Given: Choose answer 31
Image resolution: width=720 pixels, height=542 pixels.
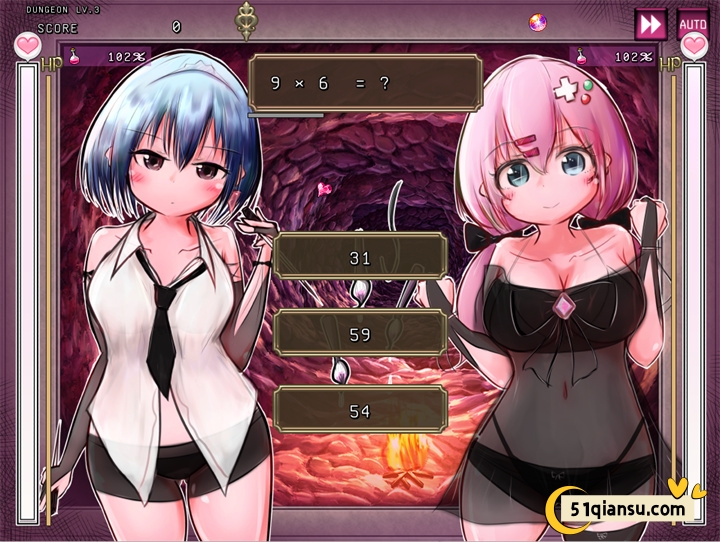Looking at the screenshot, I should tap(360, 257).
